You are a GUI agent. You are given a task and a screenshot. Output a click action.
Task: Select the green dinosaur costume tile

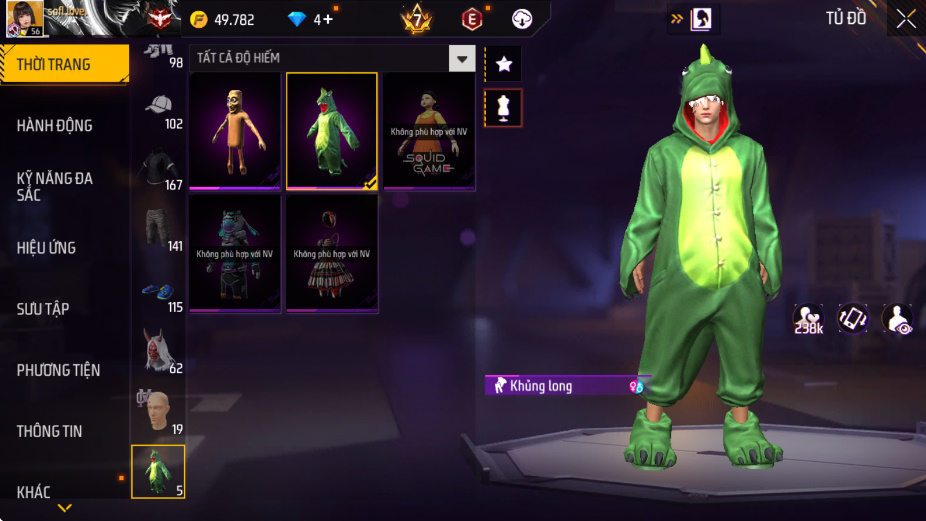coord(332,131)
